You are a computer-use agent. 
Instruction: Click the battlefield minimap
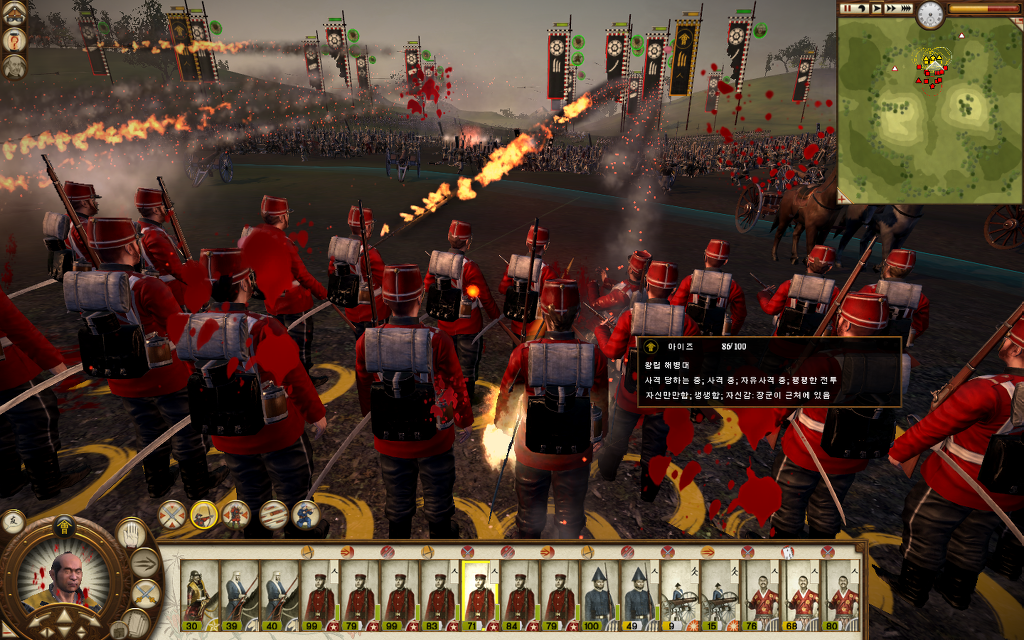[928, 112]
